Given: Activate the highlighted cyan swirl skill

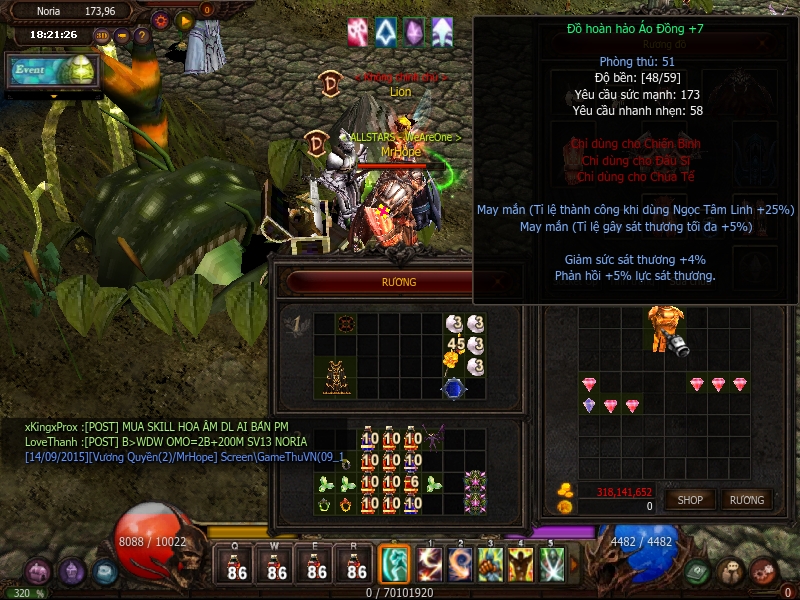Looking at the screenshot, I should click(x=394, y=564).
